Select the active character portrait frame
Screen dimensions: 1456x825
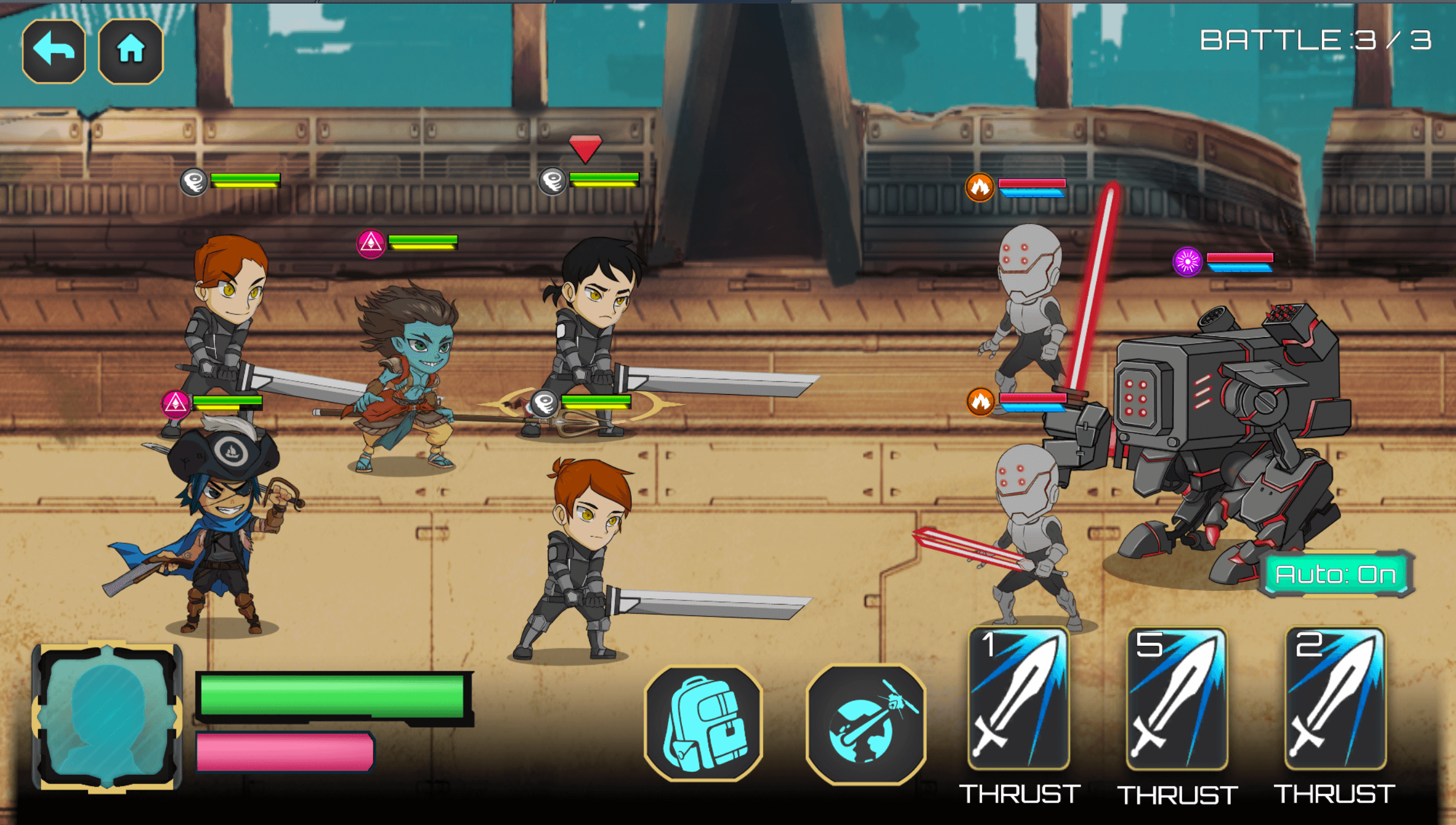[108, 716]
